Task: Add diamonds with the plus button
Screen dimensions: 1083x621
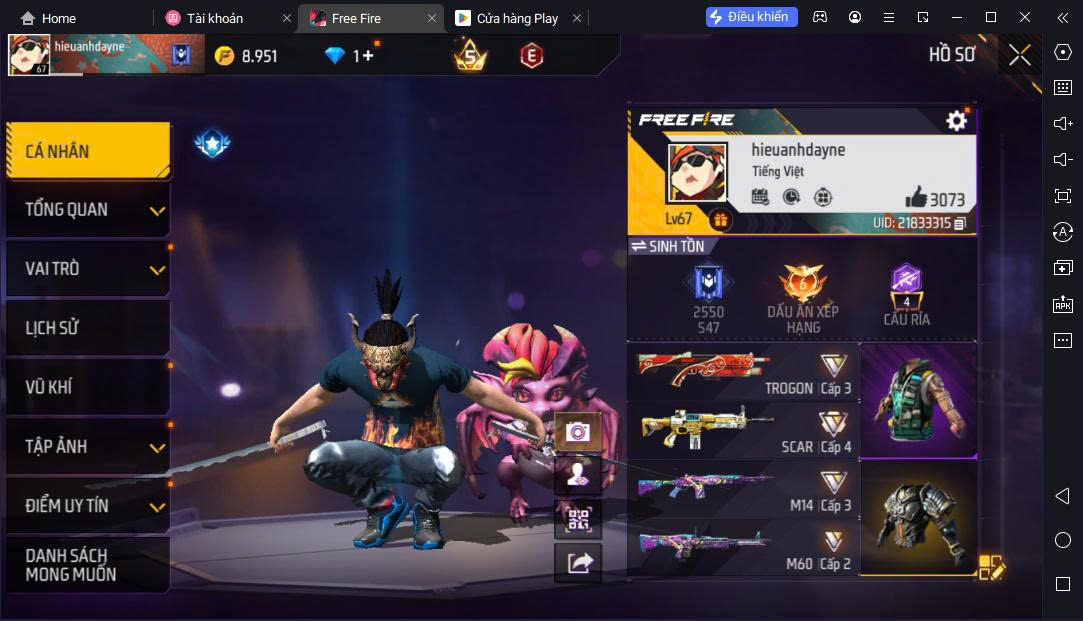Action: pyautogui.click(x=367, y=56)
